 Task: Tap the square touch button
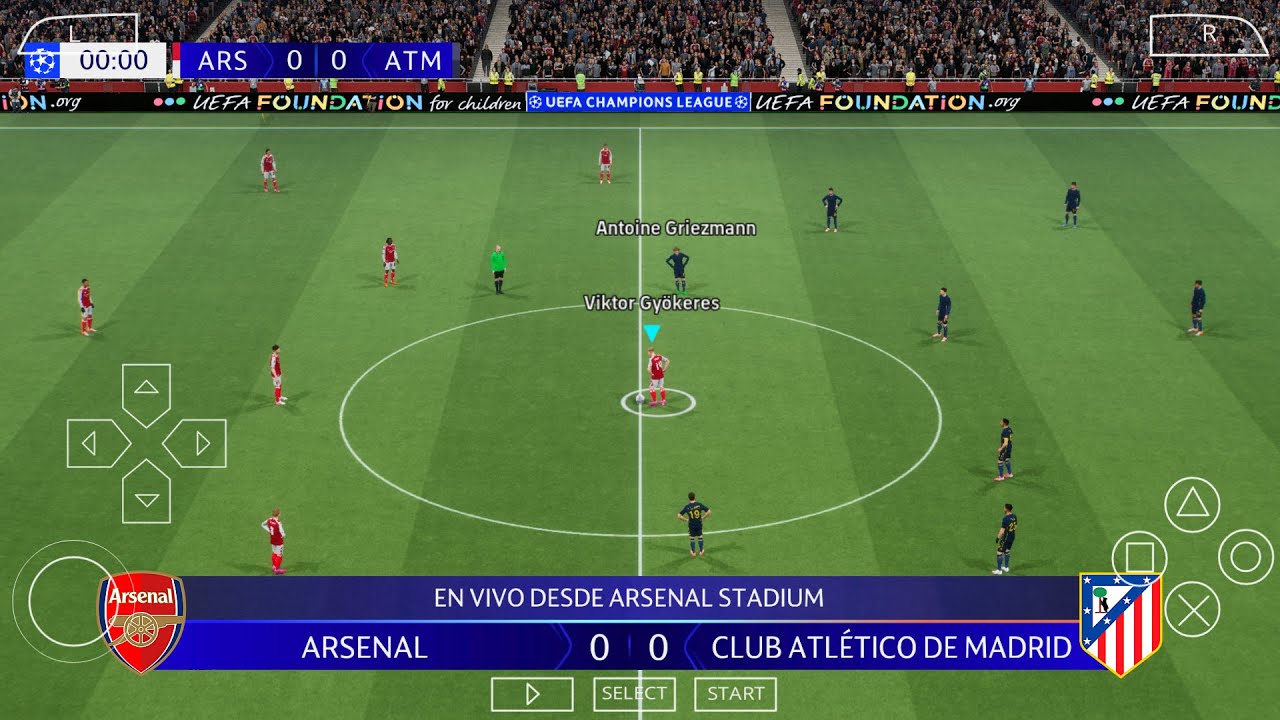(1140, 557)
